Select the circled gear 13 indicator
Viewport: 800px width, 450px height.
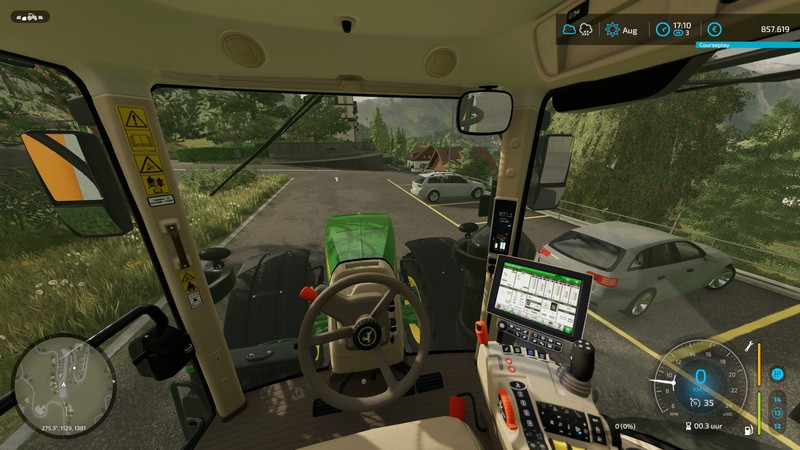click(x=777, y=412)
